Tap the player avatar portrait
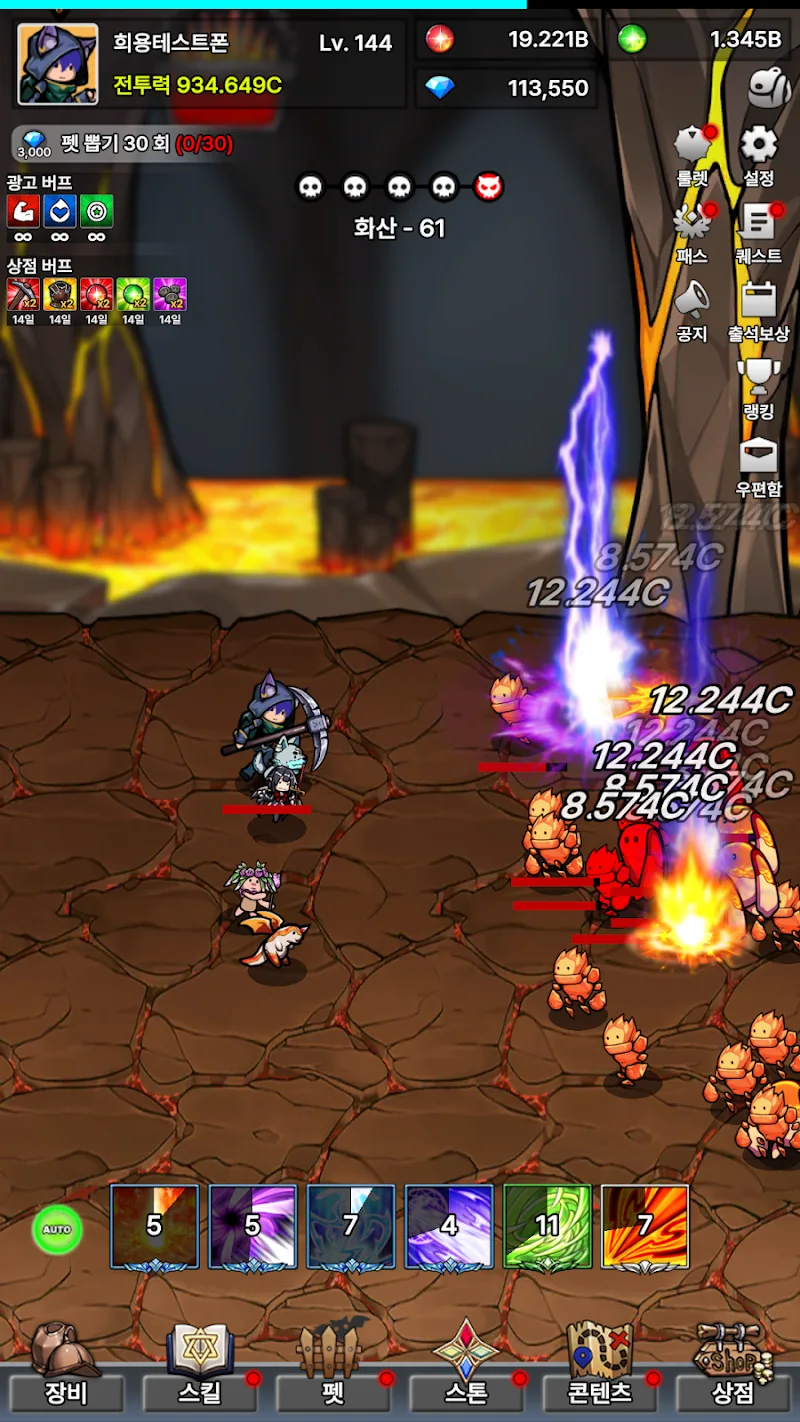The width and height of the screenshot is (800, 1422). pyautogui.click(x=58, y=65)
